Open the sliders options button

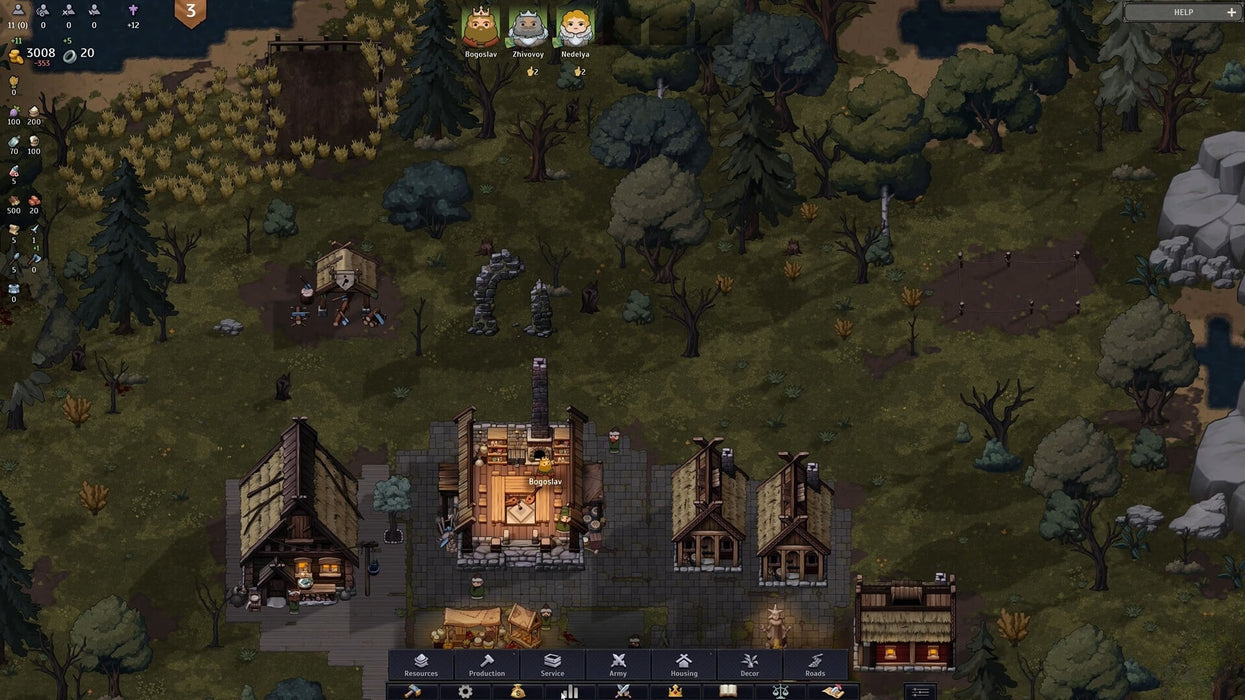(920, 691)
